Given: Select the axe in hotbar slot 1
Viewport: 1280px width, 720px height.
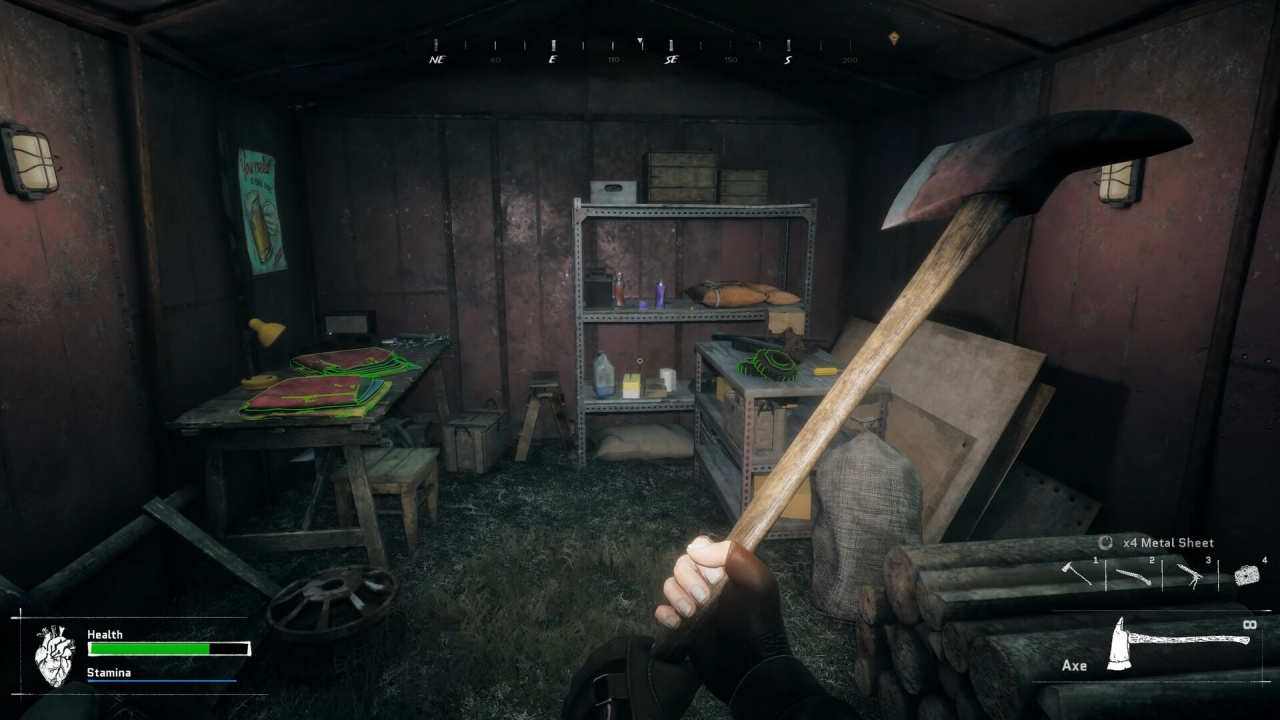Looking at the screenshot, I should (1076, 573).
